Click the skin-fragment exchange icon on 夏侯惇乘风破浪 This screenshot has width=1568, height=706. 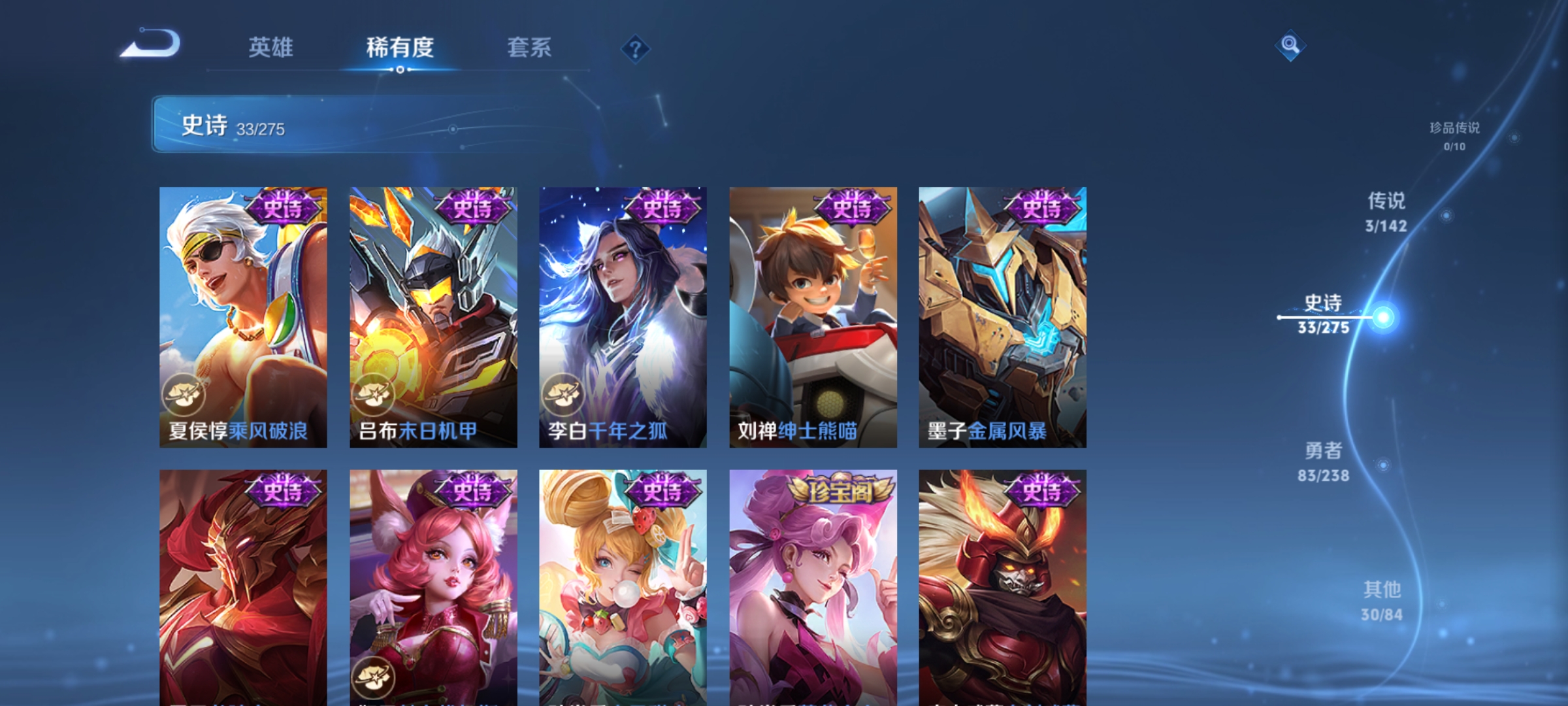185,393
